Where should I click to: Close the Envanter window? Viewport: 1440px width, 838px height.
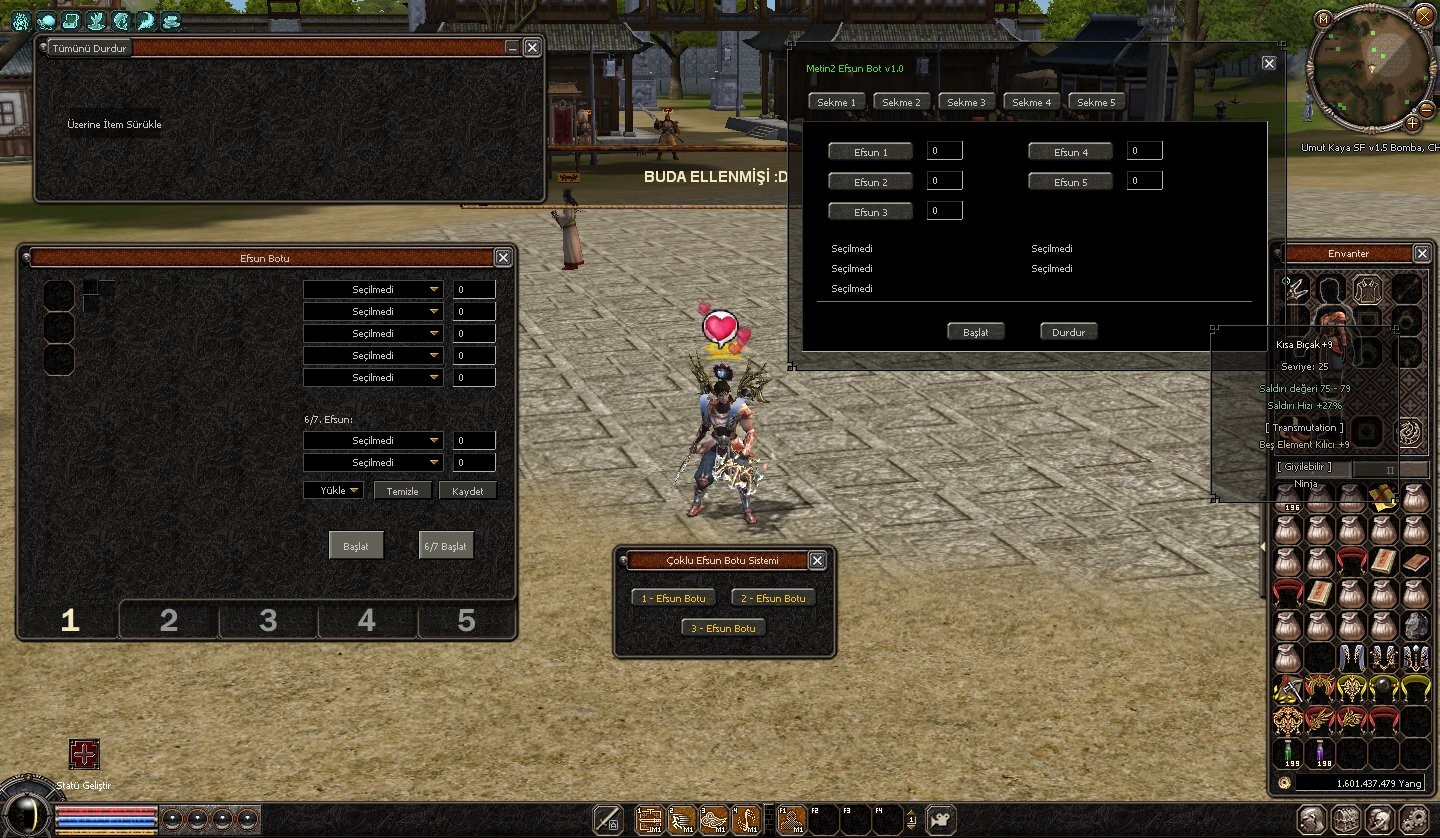point(1421,254)
